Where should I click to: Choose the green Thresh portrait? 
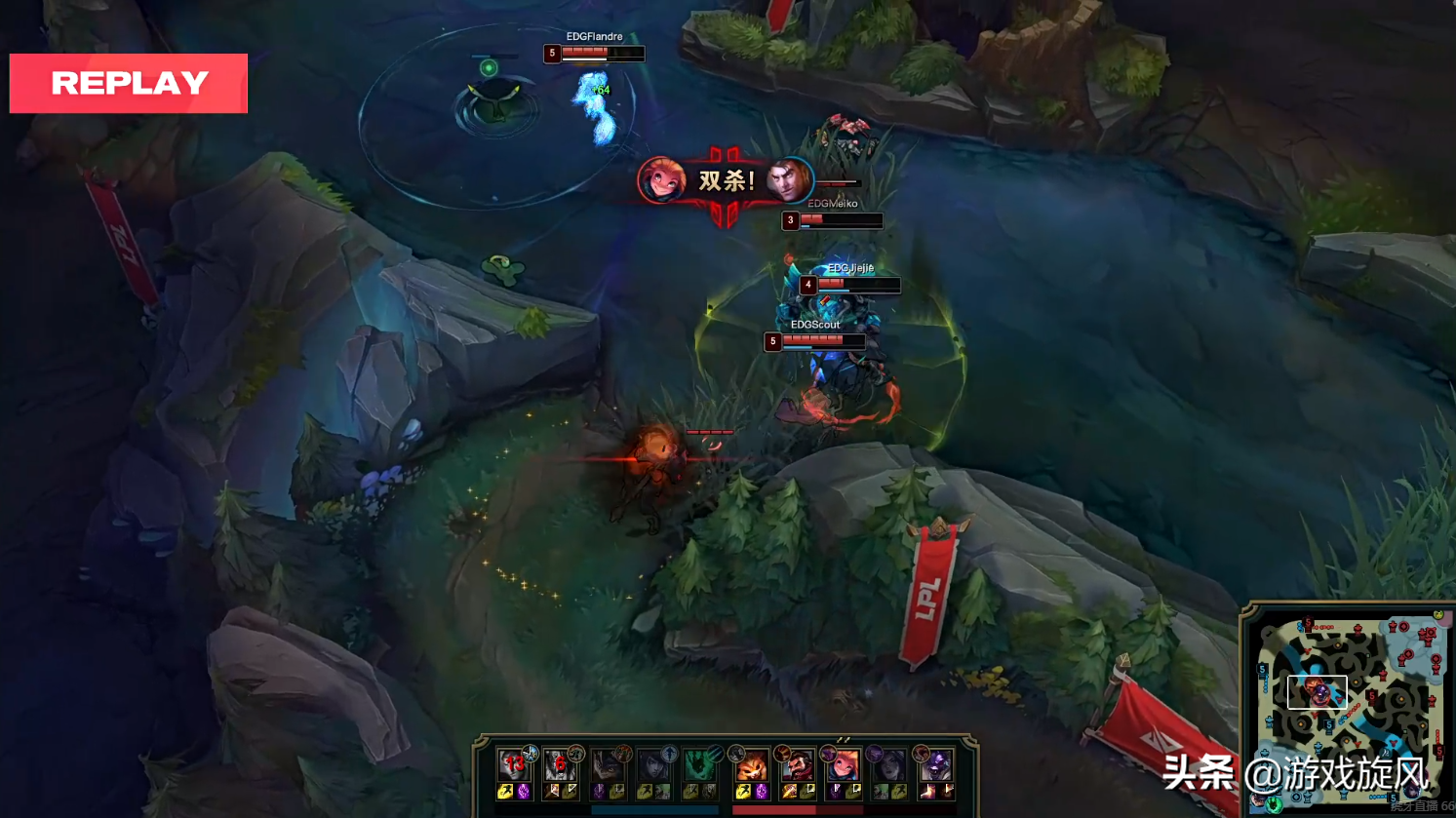[x=699, y=766]
